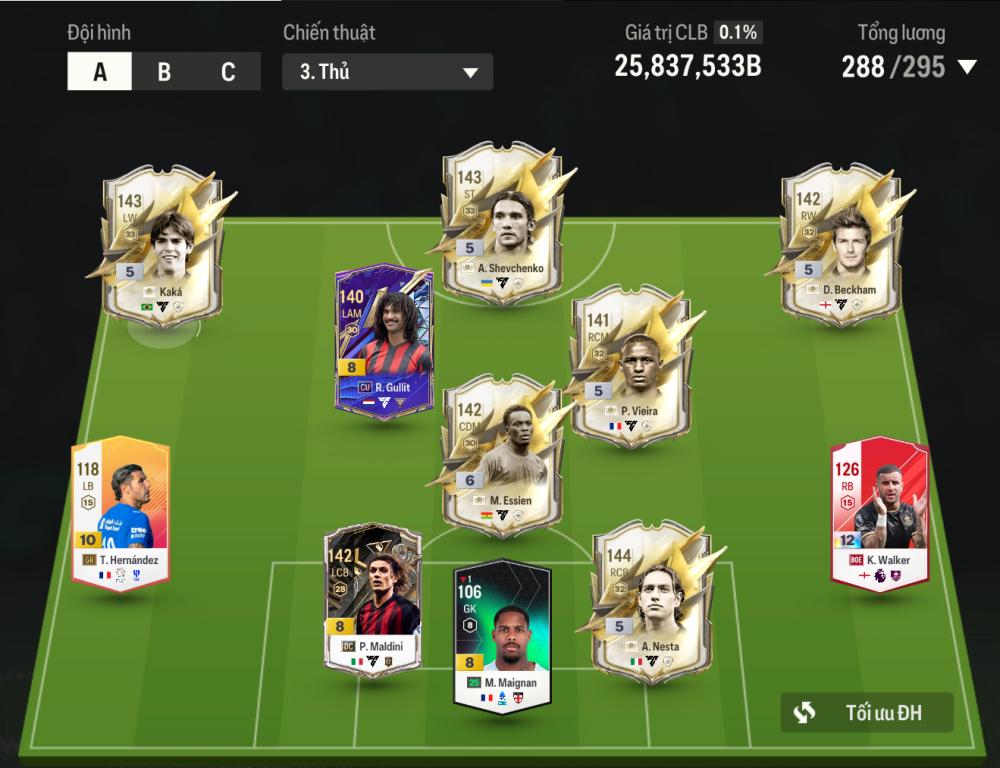Expand the Tổng lương salary arrow
The width and height of the screenshot is (1000, 768).
pos(967,67)
